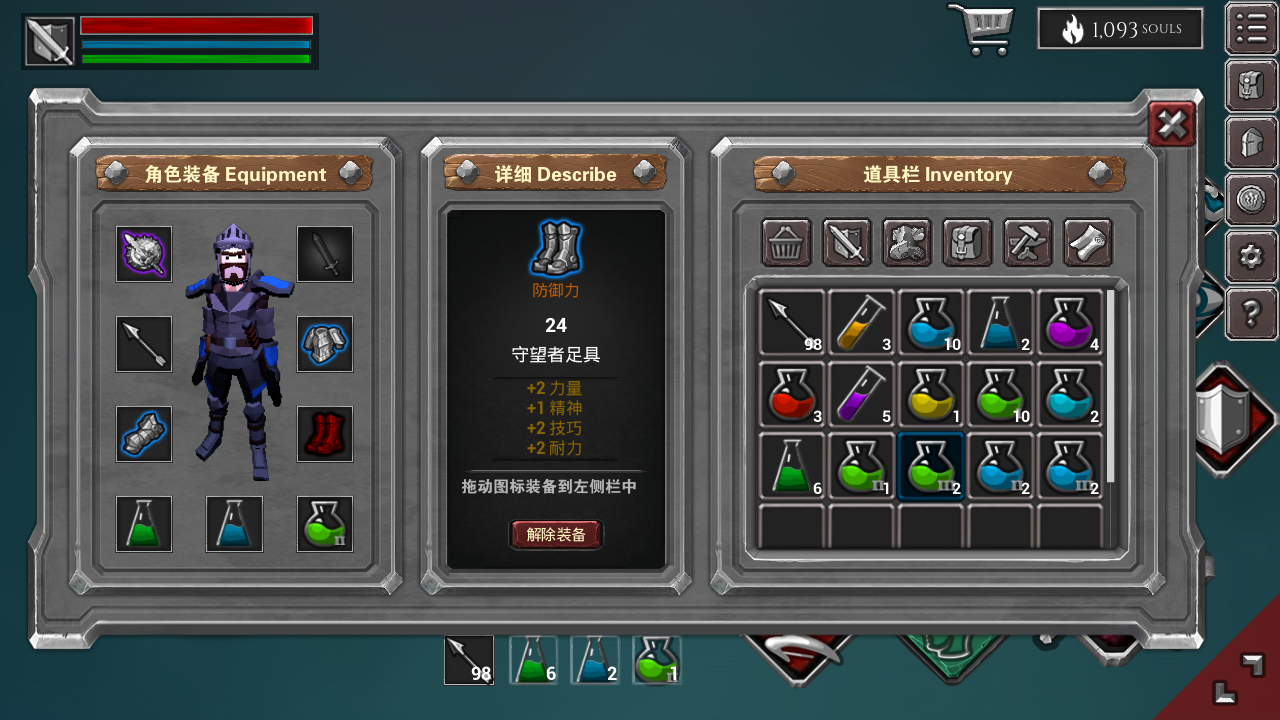Select the medallion icon in right sidebar
The height and width of the screenshot is (720, 1280).
pos(1251,200)
